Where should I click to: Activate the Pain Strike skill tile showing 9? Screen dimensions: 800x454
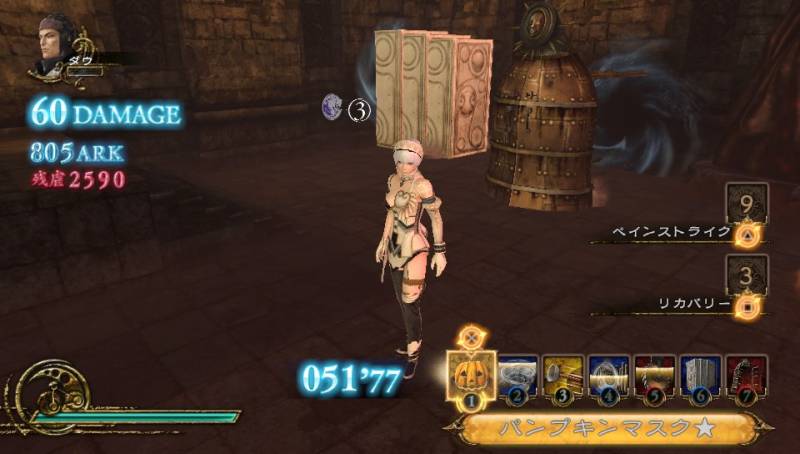click(x=746, y=203)
